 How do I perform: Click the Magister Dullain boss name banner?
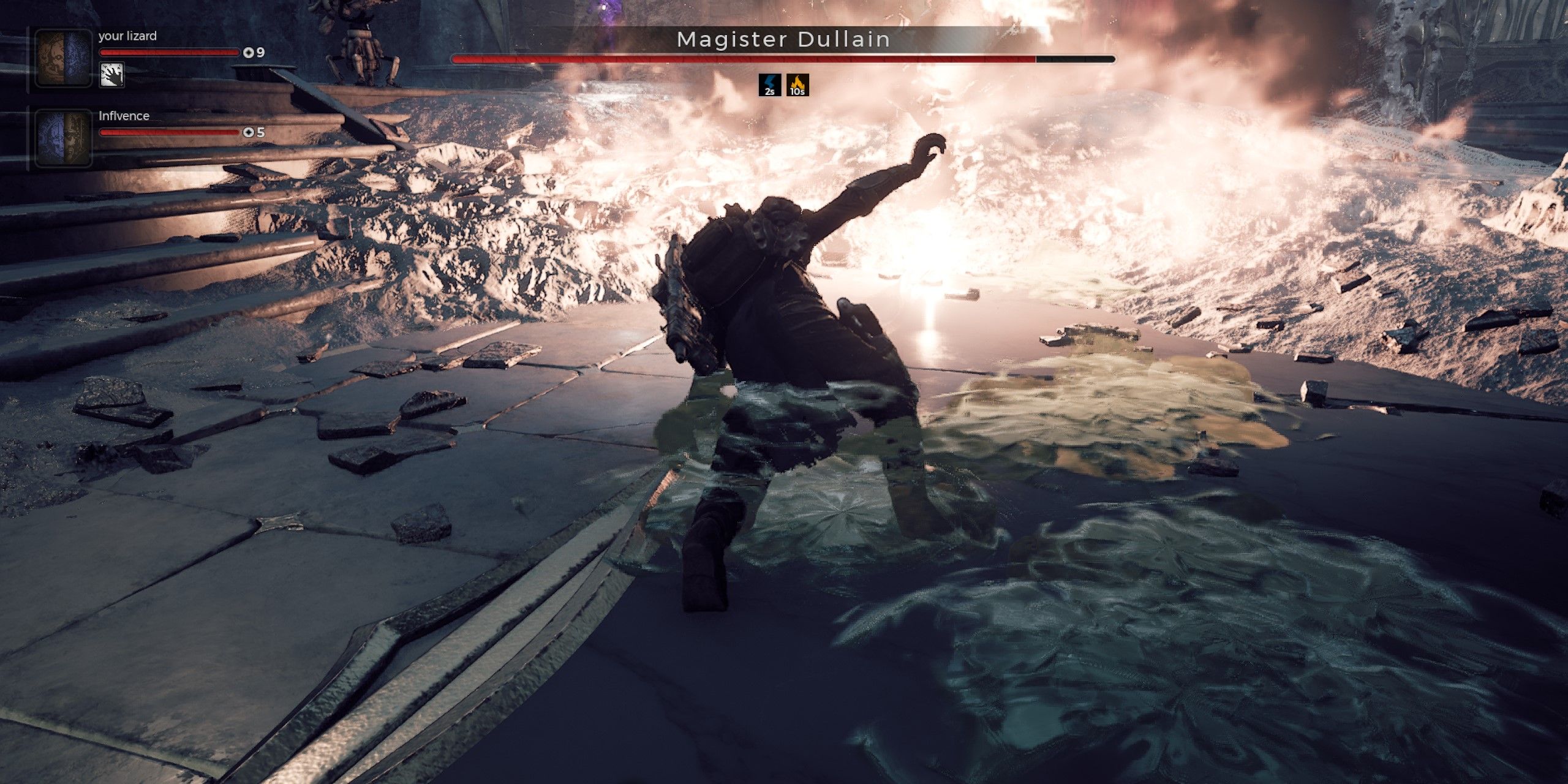(784, 39)
